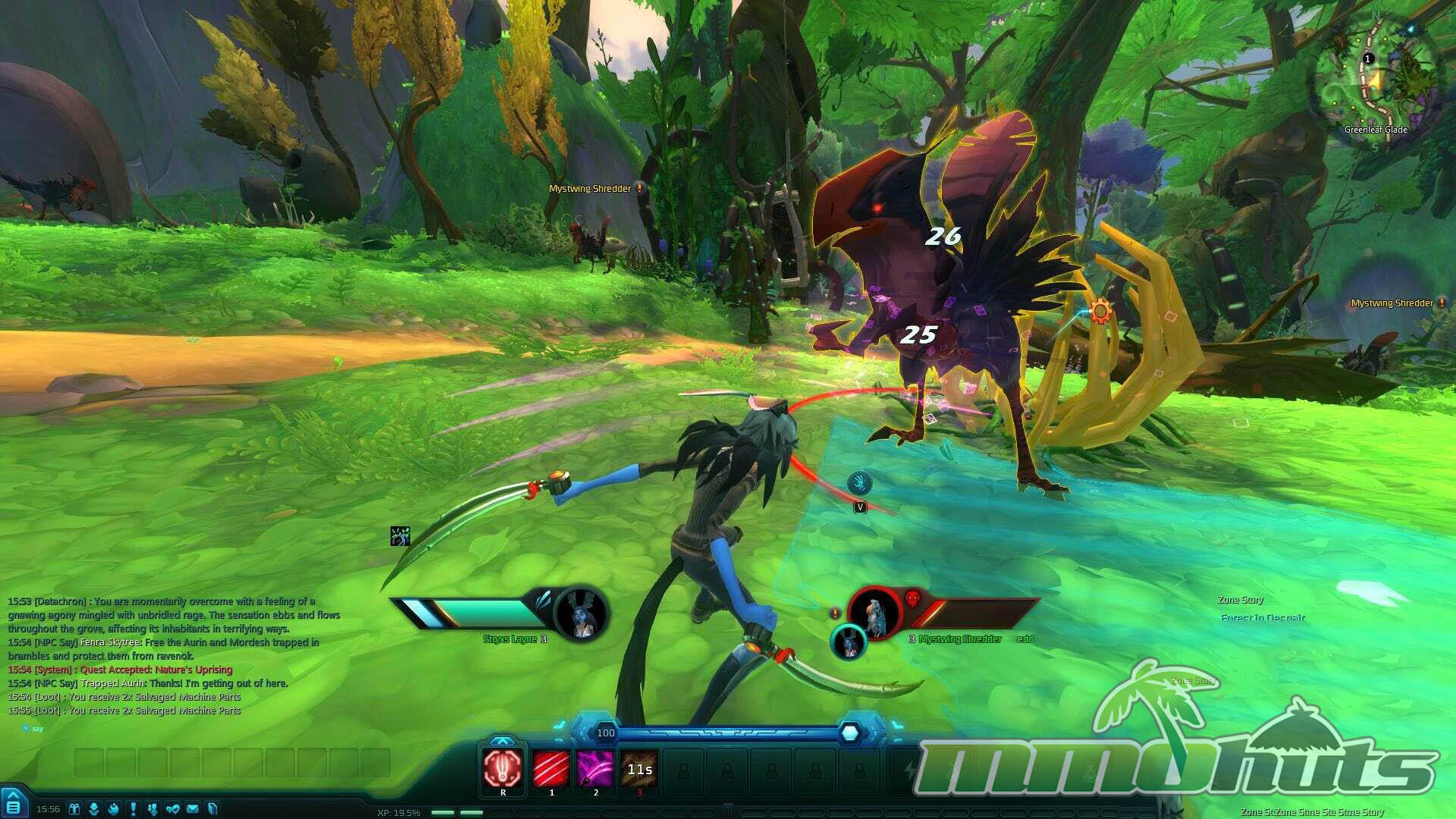Click the Styxs Layne player portrait

[x=582, y=613]
